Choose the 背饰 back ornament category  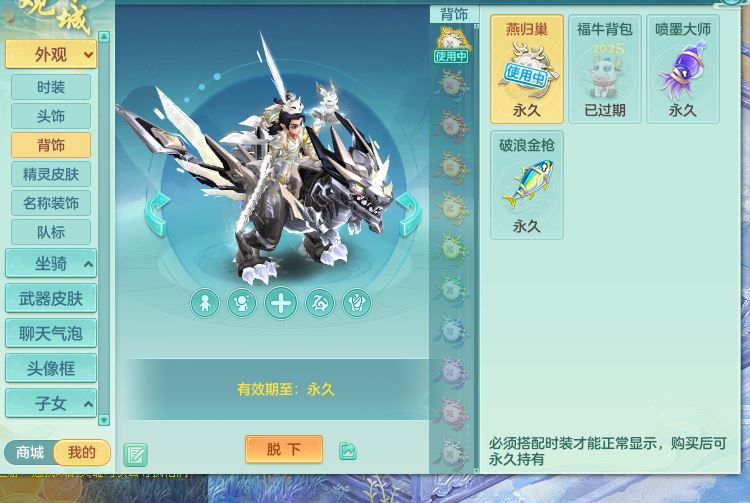(x=50, y=145)
